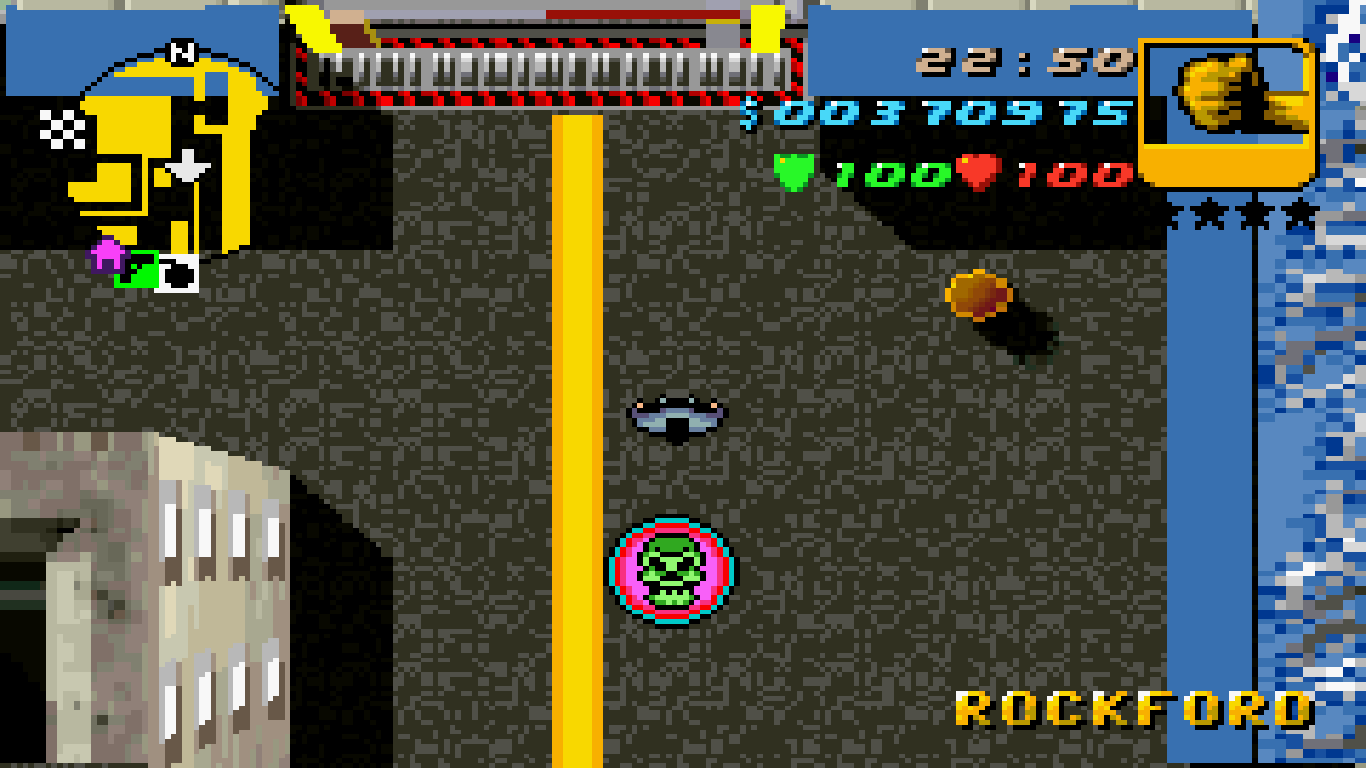
Task: Click the pink house safehouse marker
Action: (107, 255)
